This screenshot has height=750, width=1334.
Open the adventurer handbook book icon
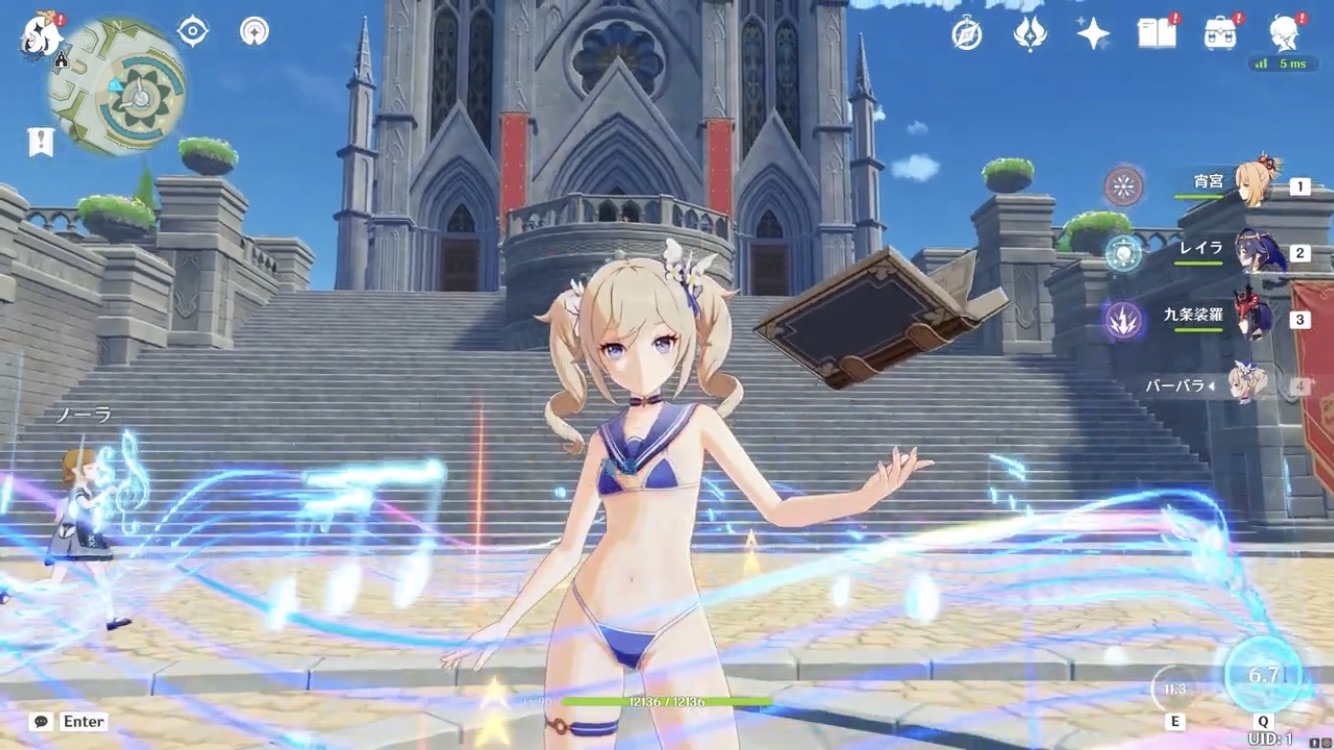(1157, 34)
